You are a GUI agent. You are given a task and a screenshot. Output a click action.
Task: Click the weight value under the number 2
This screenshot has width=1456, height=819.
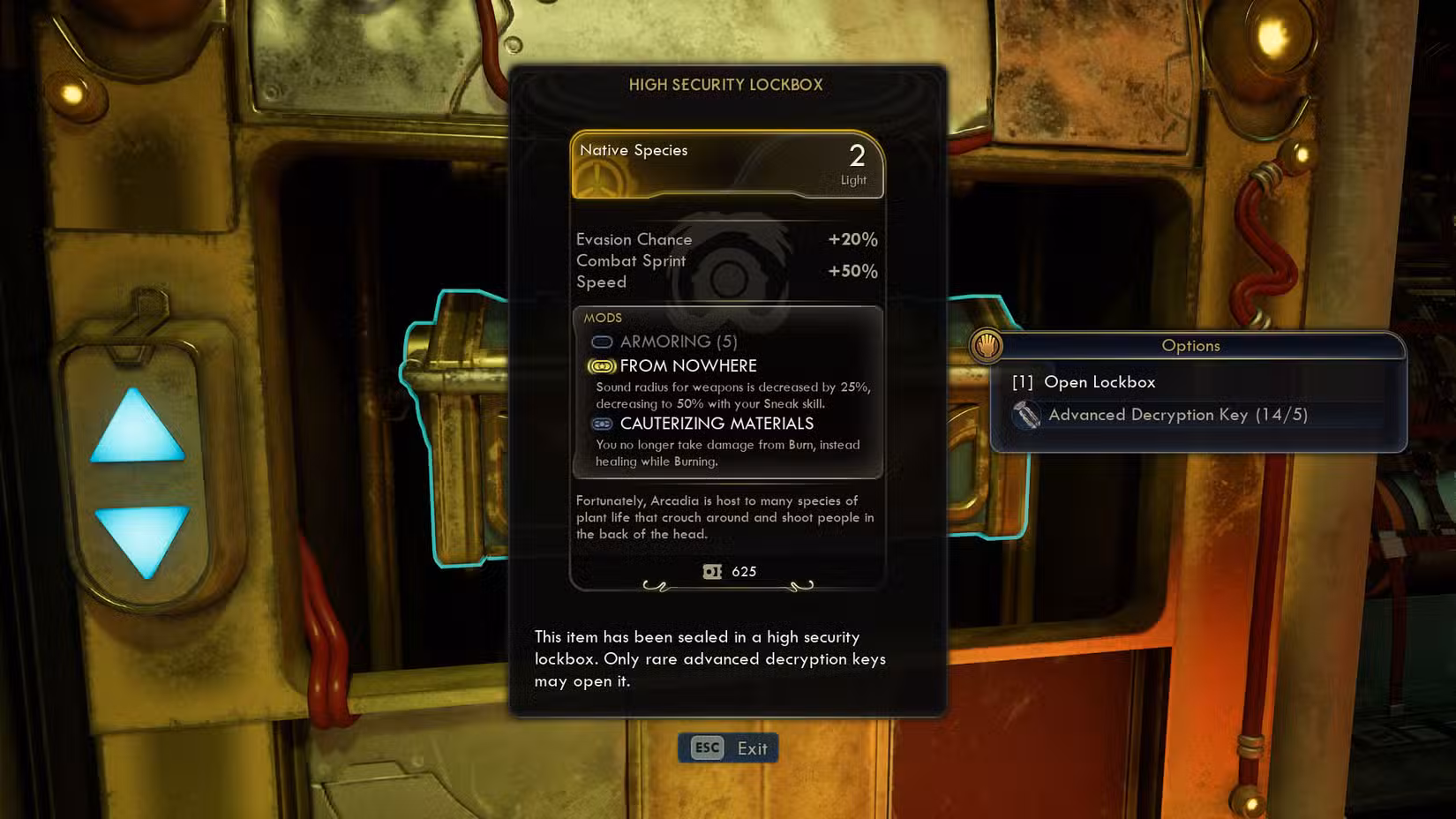(x=852, y=179)
